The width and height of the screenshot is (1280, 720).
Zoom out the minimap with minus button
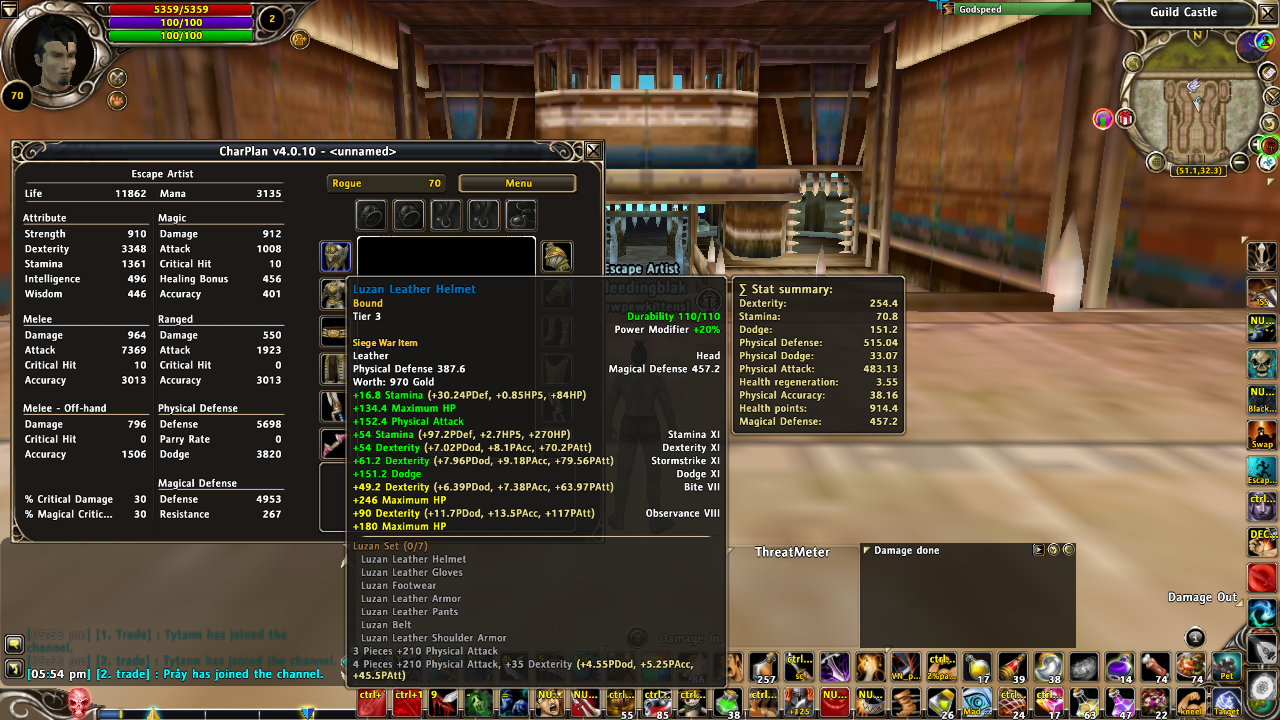pyautogui.click(x=1240, y=162)
